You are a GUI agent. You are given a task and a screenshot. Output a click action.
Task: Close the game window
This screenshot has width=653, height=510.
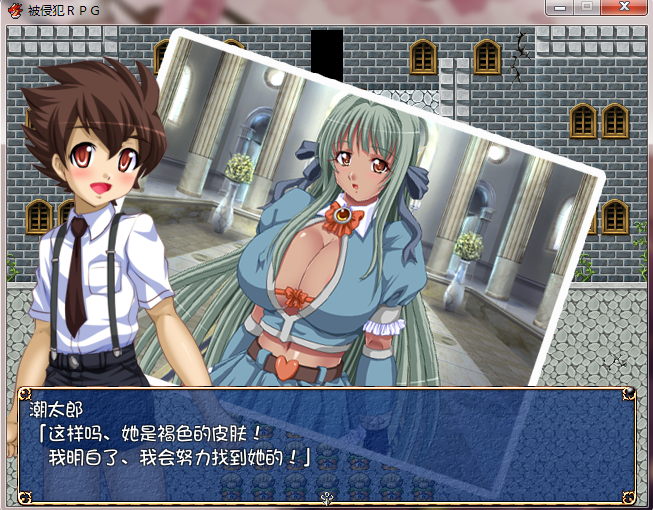click(x=624, y=7)
